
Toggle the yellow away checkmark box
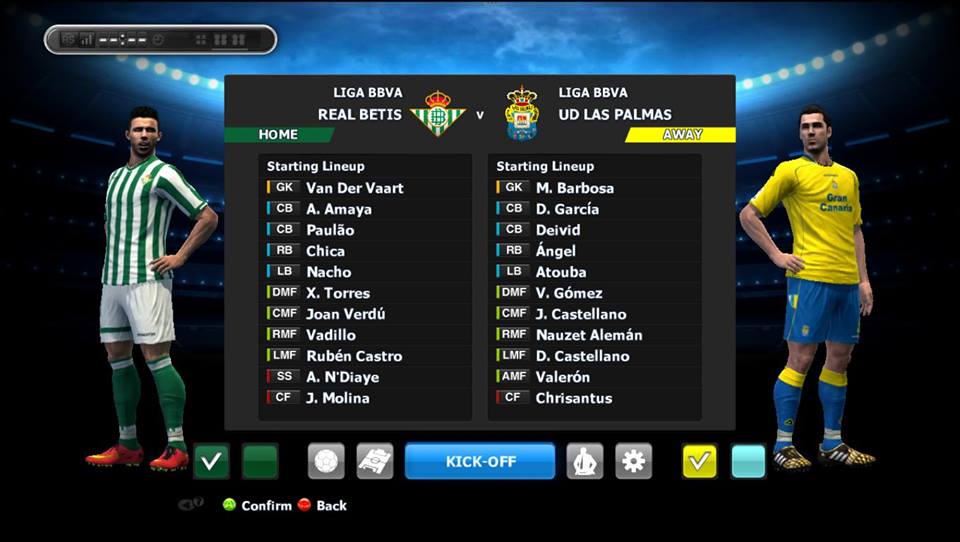pyautogui.click(x=700, y=461)
